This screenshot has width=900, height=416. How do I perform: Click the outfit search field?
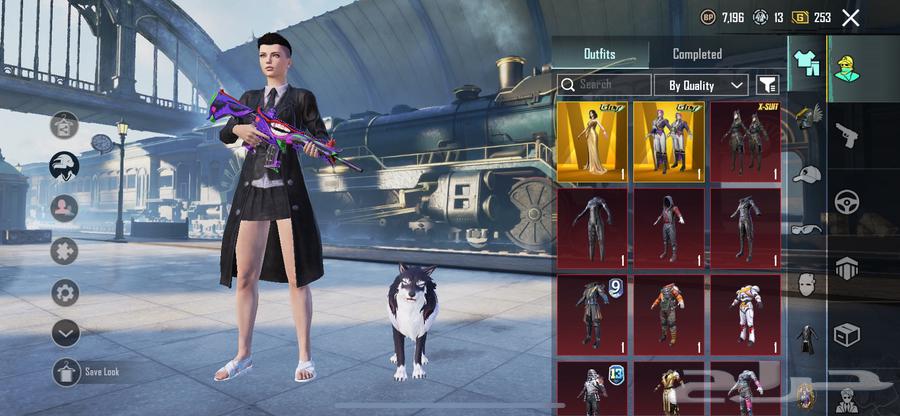click(x=605, y=85)
